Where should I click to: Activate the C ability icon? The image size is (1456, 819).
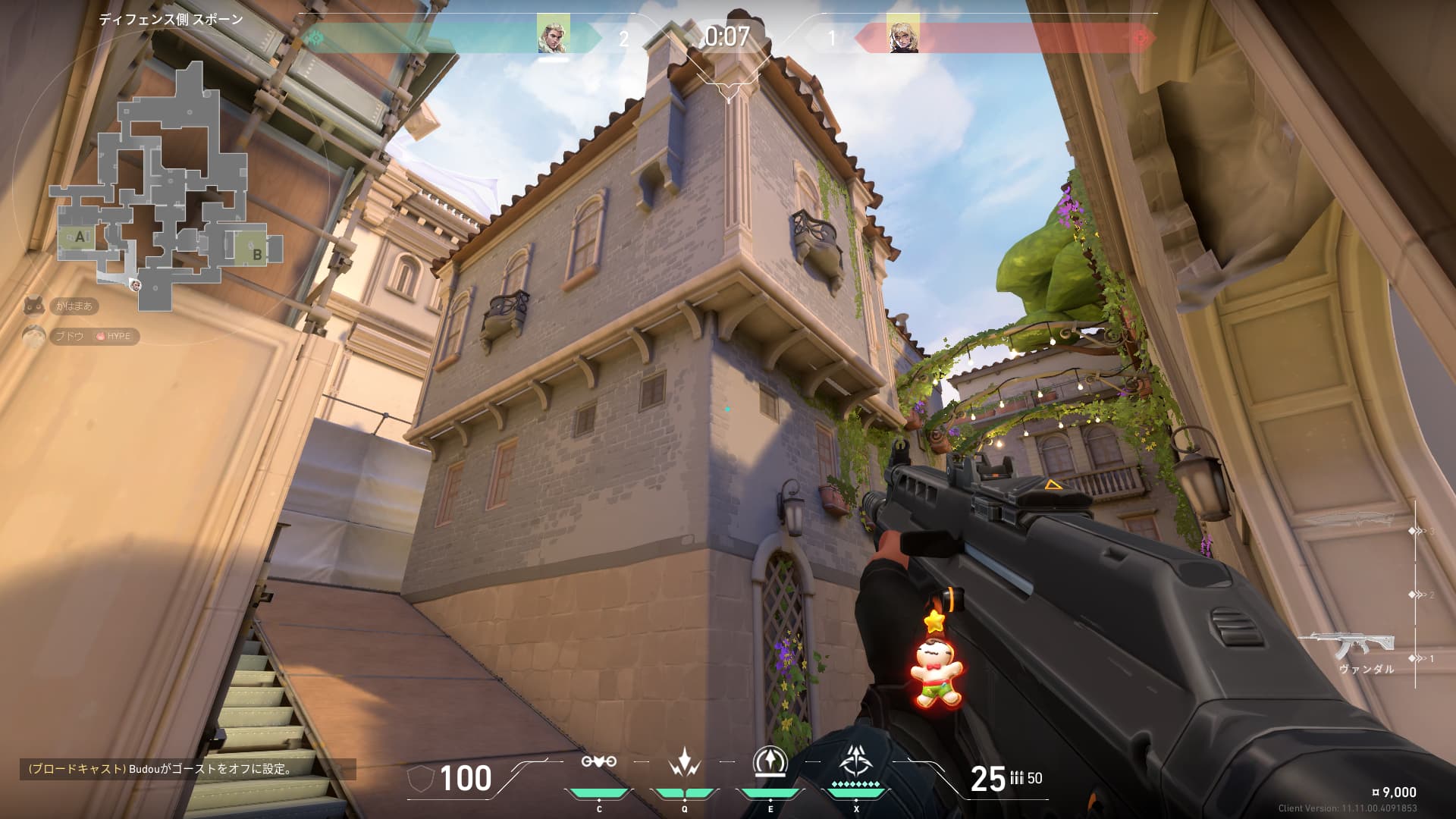(x=598, y=763)
